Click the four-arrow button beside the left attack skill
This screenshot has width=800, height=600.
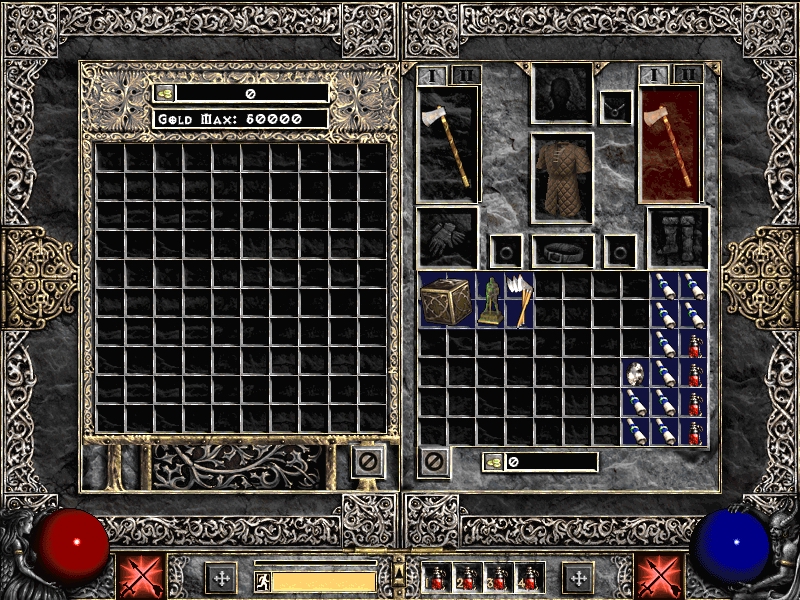(x=221, y=577)
